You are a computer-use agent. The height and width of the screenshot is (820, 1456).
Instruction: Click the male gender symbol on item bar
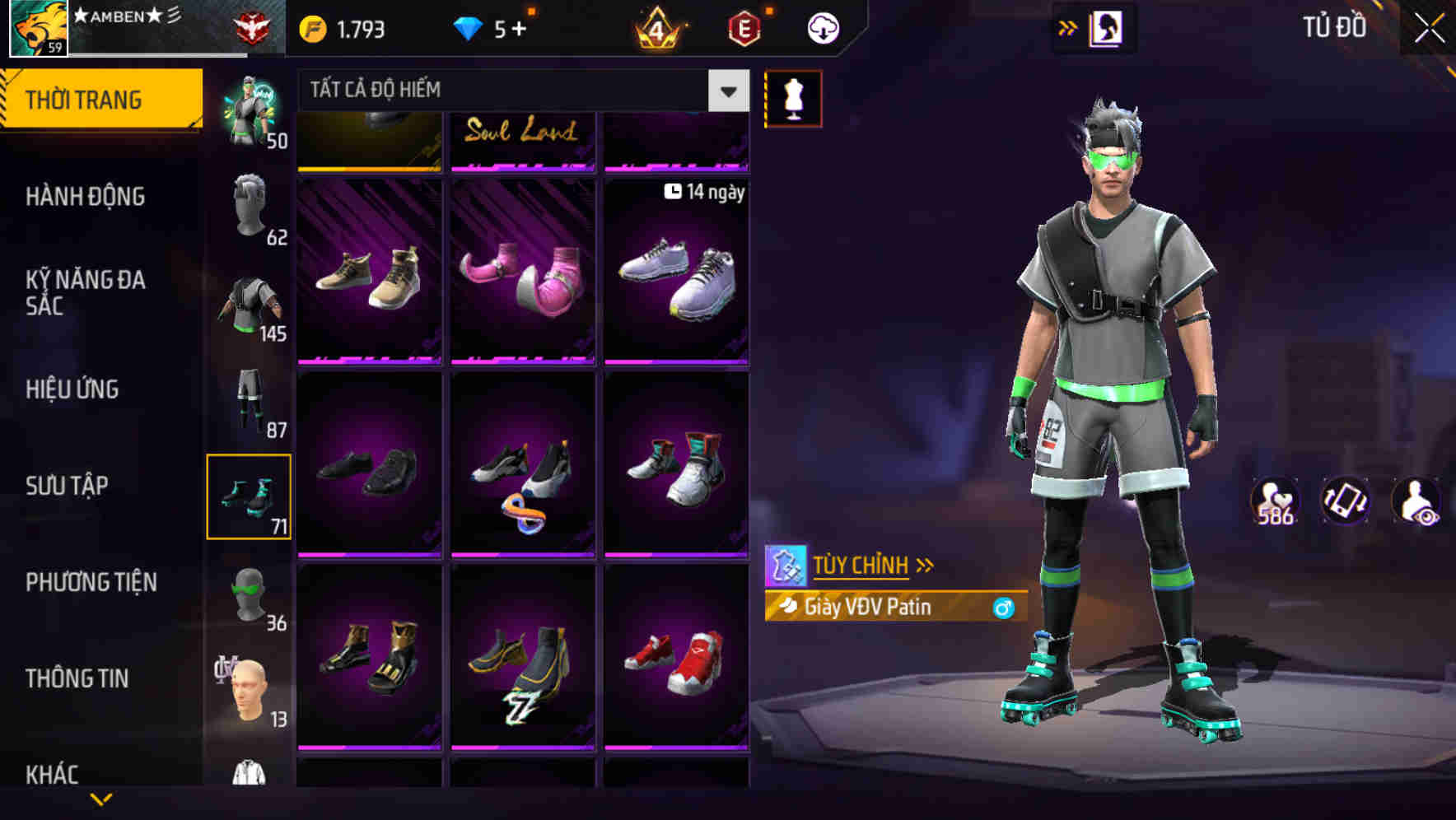click(x=1001, y=608)
